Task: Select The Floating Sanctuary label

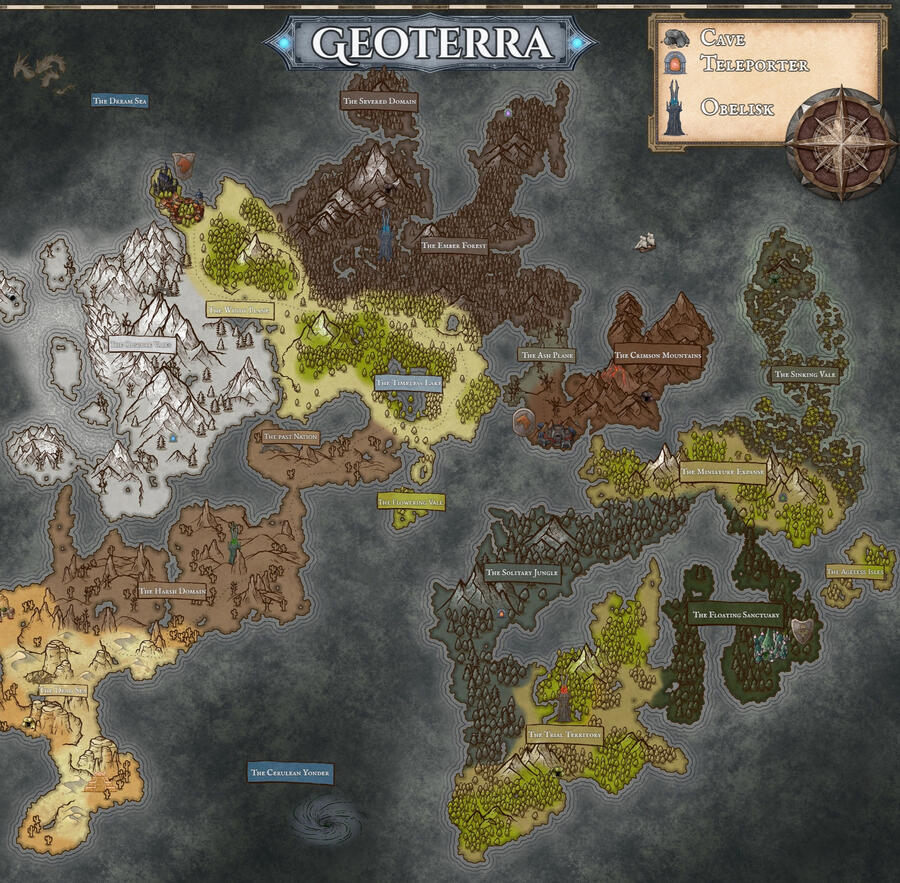Action: pos(736,615)
